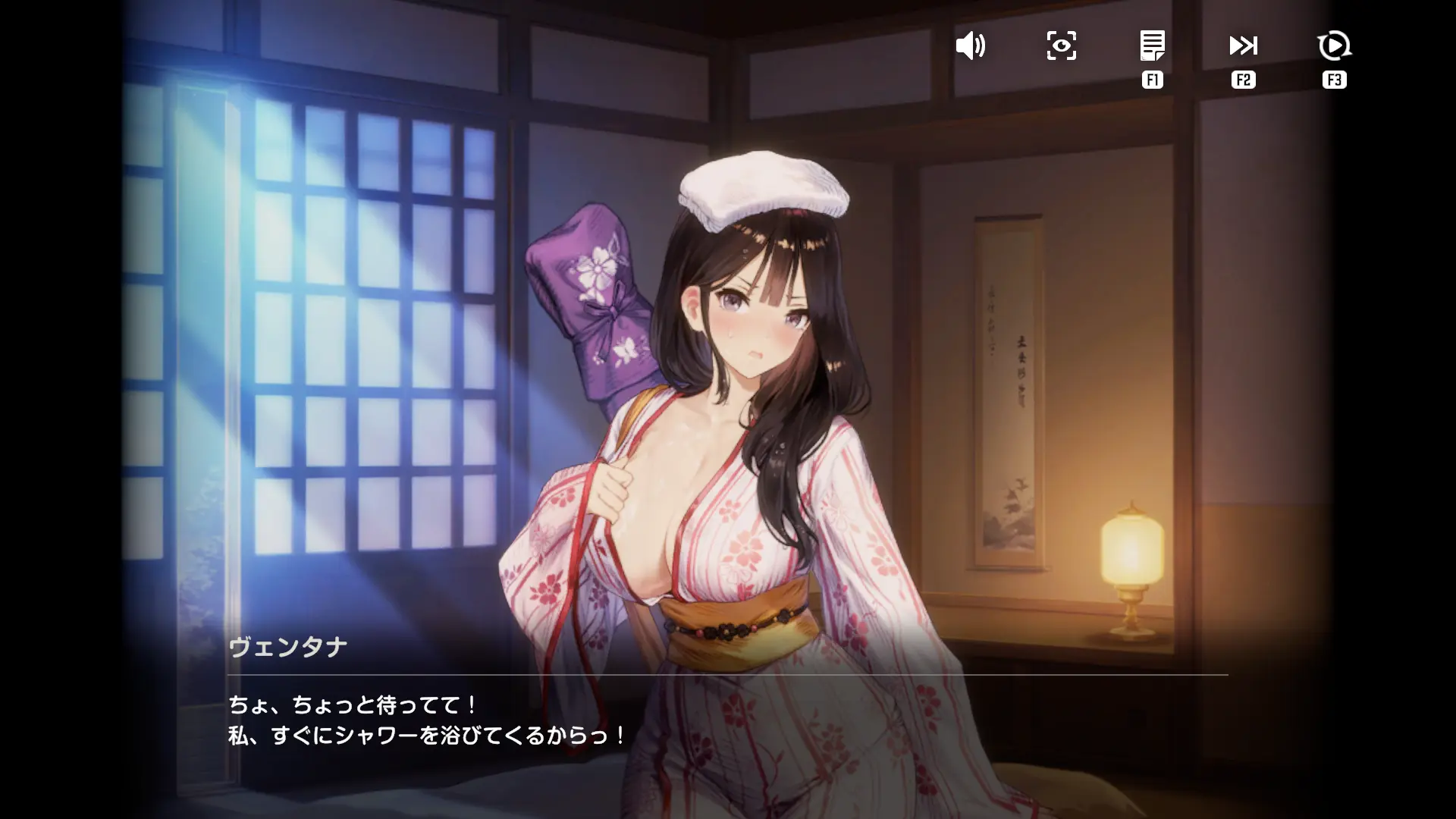Advance the dialogue text box
The width and height of the screenshot is (1456, 819).
click(x=726, y=720)
